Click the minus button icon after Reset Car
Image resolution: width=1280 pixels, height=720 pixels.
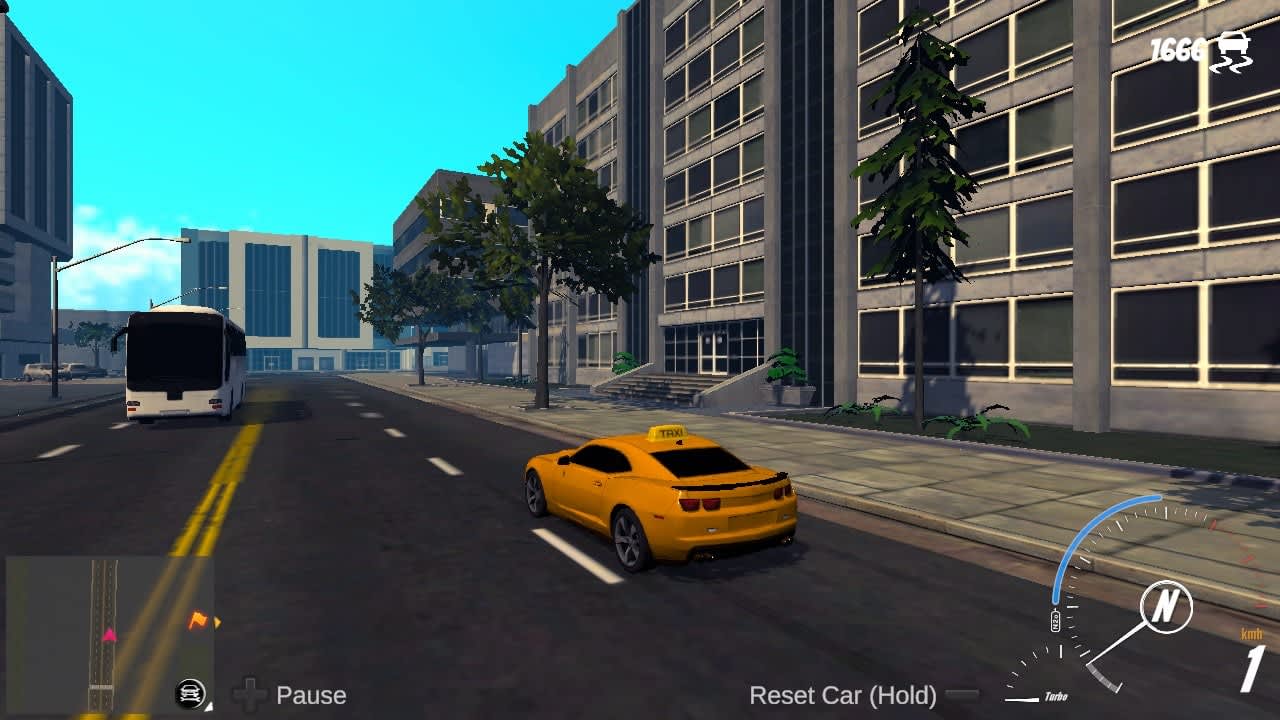962,694
